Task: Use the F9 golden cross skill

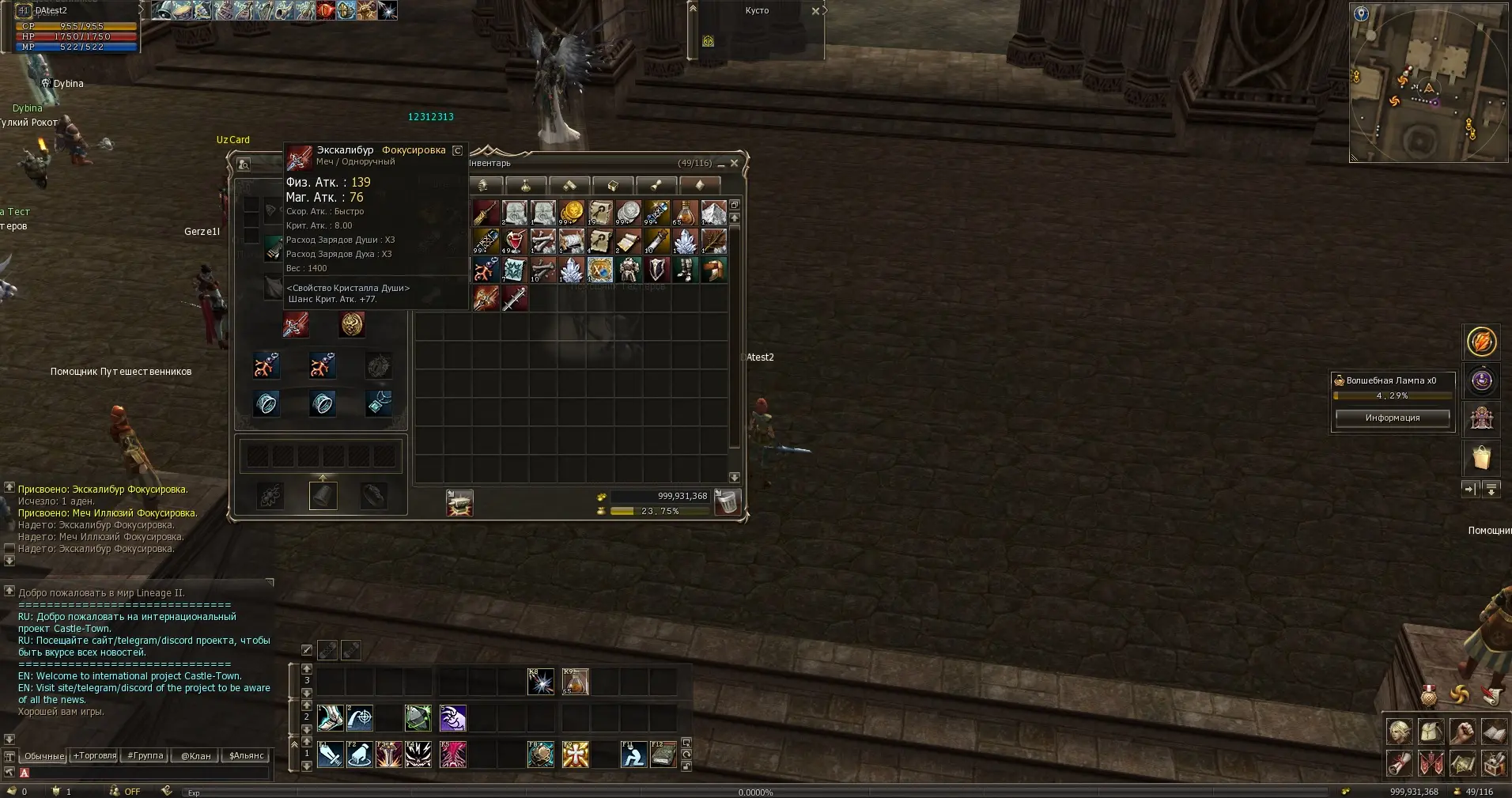Action: click(x=575, y=755)
